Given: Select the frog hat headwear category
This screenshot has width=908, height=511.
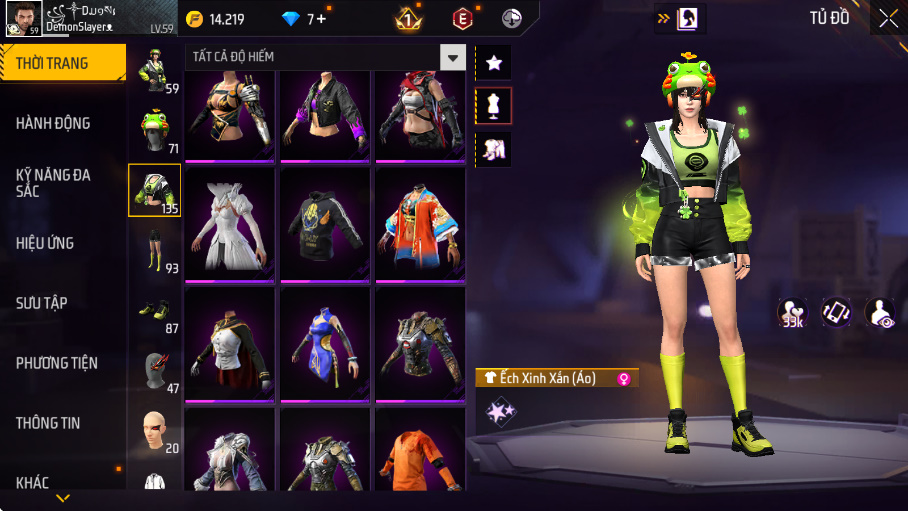Looking at the screenshot, I should (154, 130).
